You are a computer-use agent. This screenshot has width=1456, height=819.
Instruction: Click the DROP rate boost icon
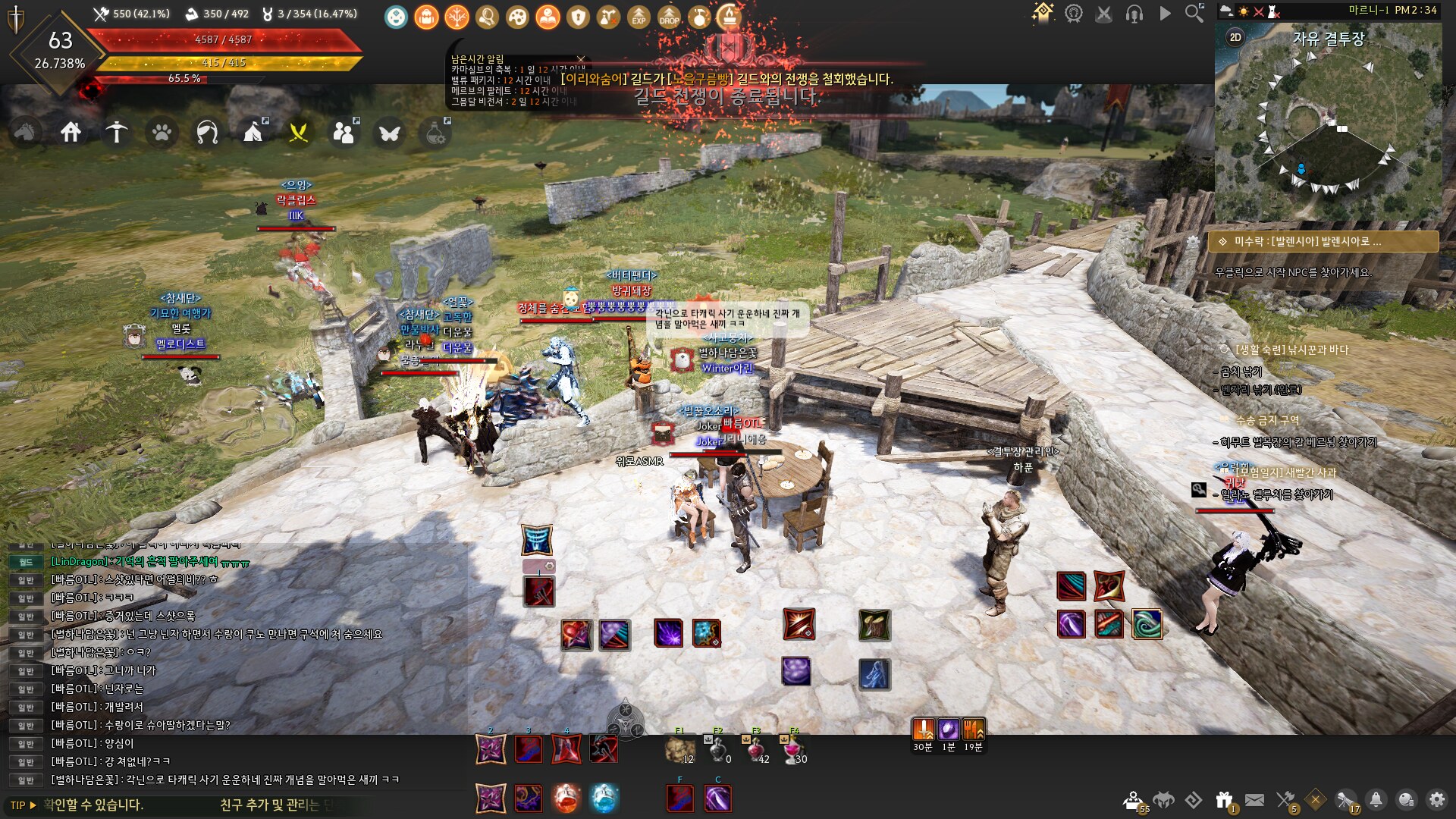click(669, 17)
